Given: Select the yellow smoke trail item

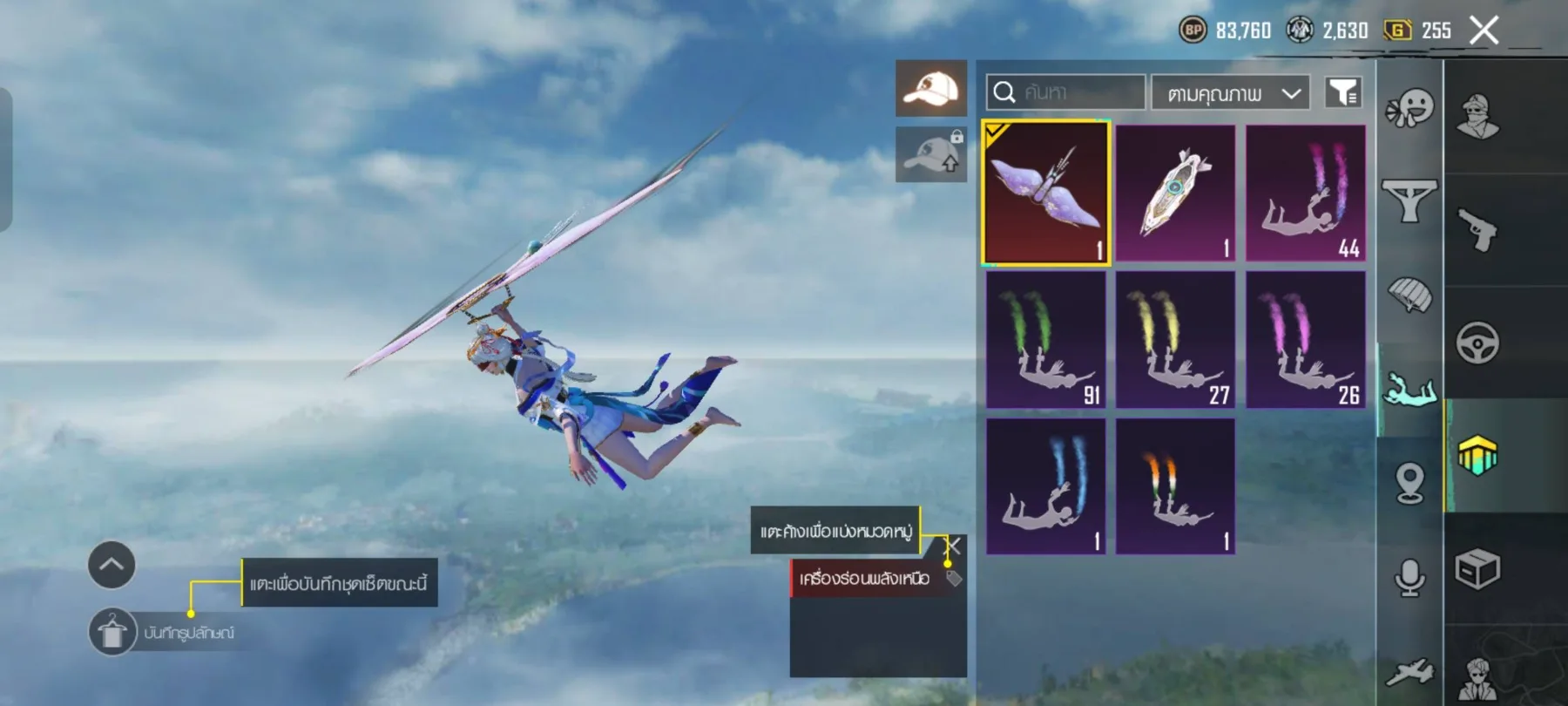Looking at the screenshot, I should [x=1175, y=340].
